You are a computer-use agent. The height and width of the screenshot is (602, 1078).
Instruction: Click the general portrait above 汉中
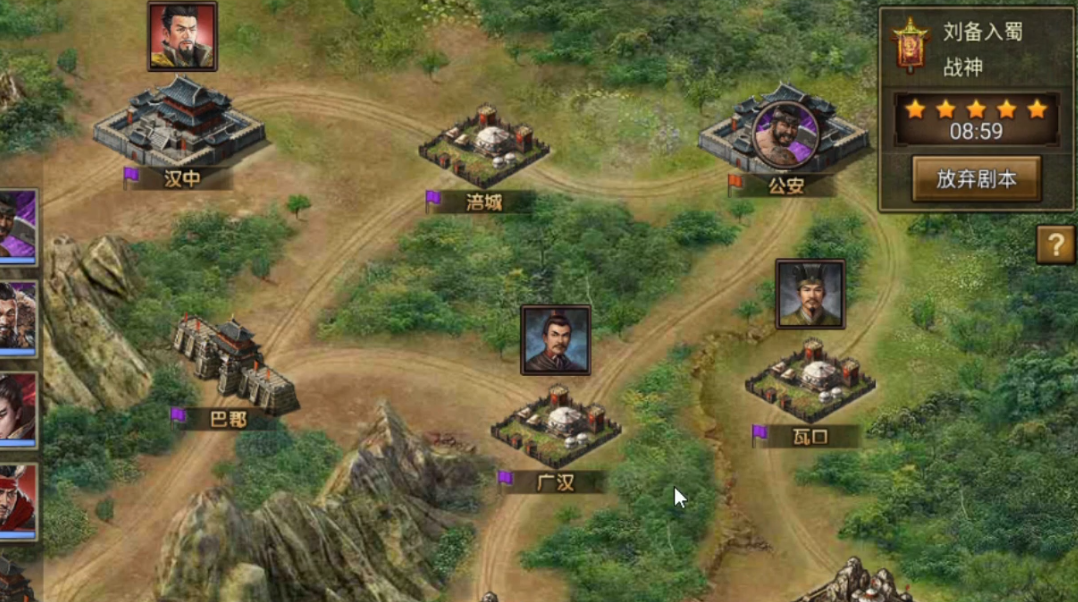[x=182, y=37]
